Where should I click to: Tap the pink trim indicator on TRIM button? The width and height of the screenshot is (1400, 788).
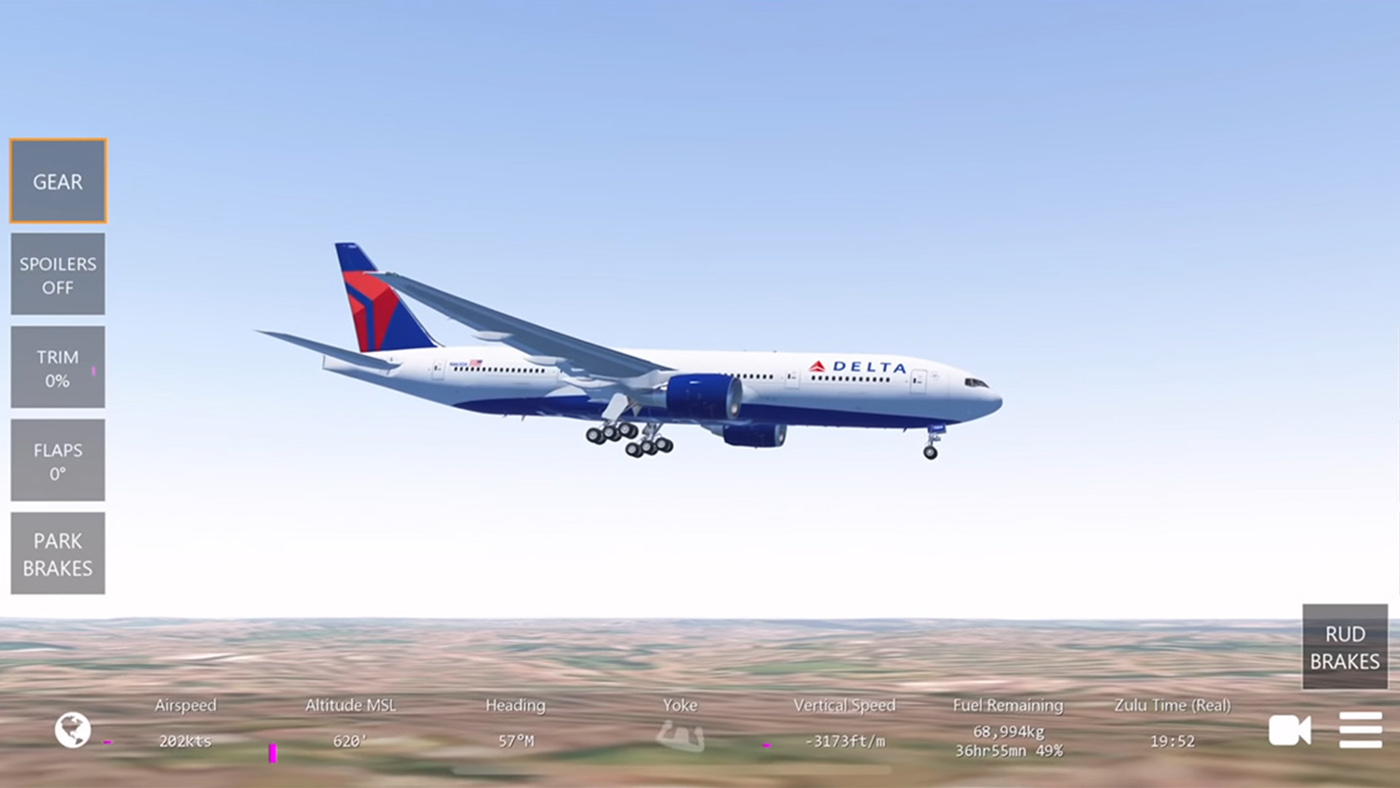pos(94,371)
